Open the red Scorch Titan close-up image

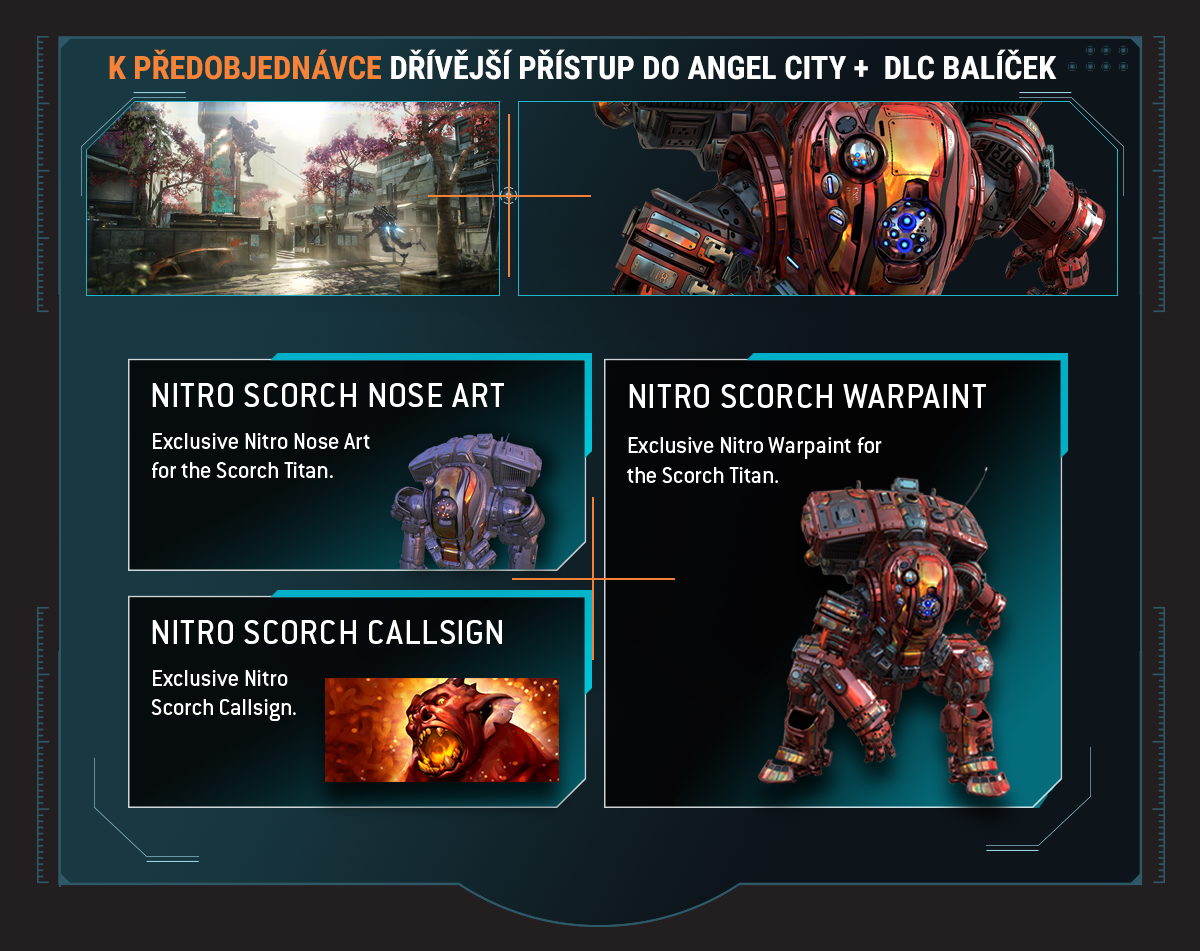click(x=817, y=198)
